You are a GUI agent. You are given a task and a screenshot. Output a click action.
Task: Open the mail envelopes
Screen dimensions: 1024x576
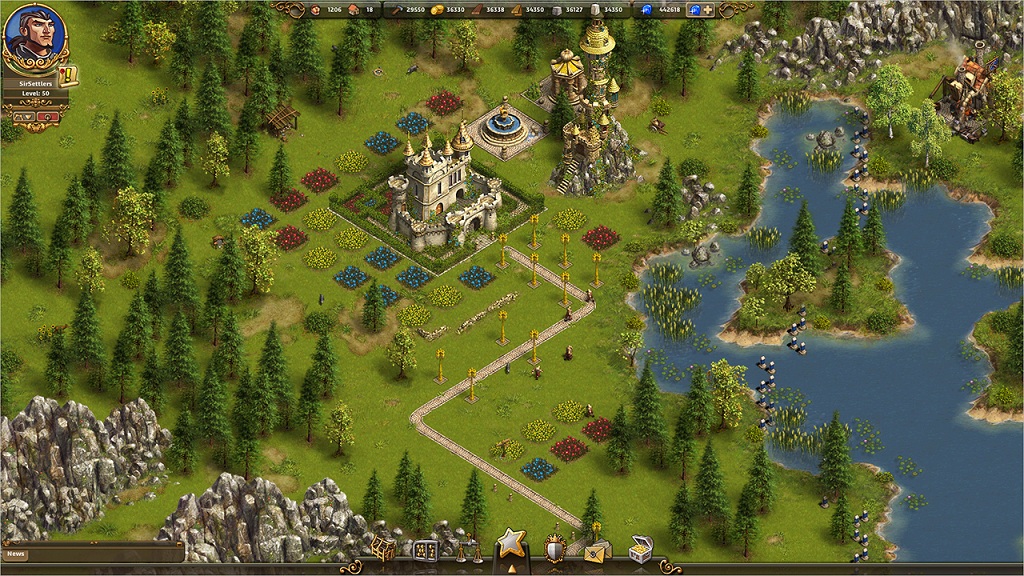click(x=598, y=550)
